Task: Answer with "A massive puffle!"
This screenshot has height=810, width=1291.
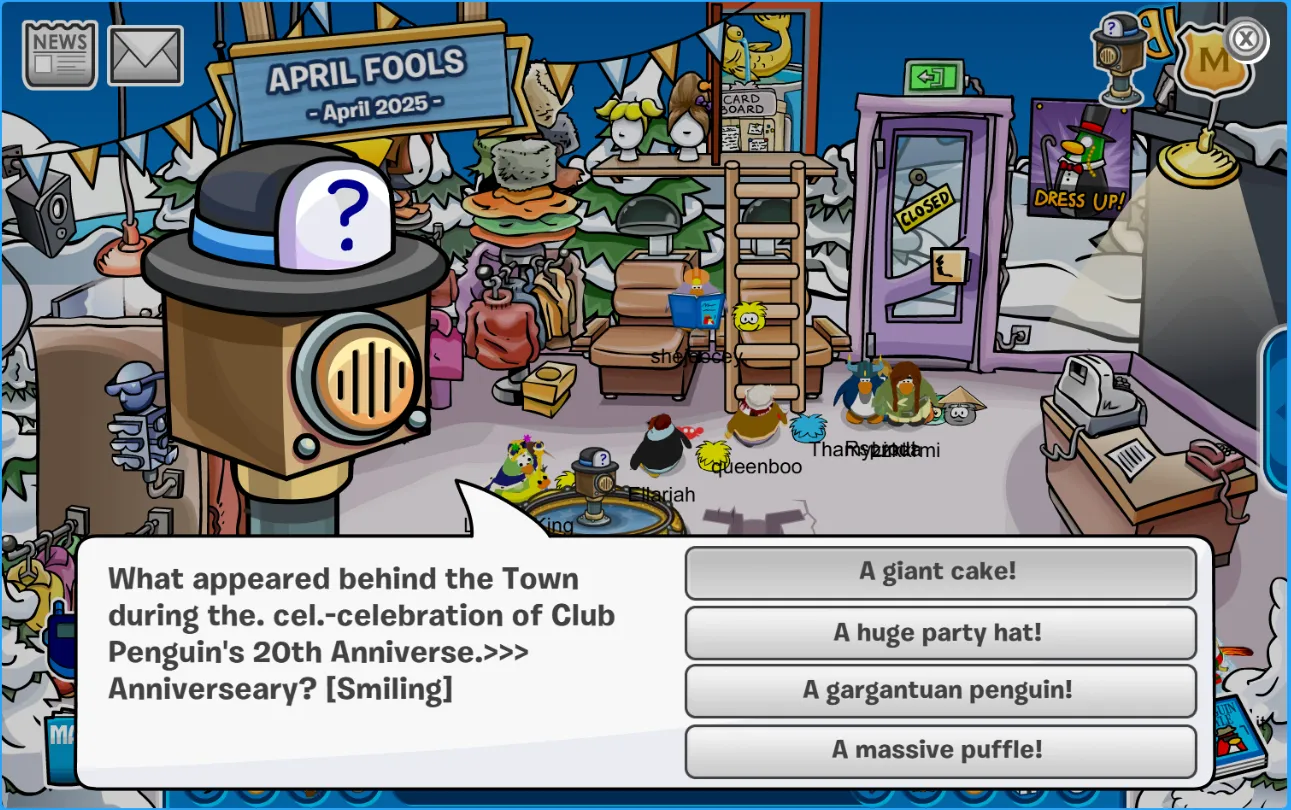Action: pyautogui.click(x=940, y=750)
